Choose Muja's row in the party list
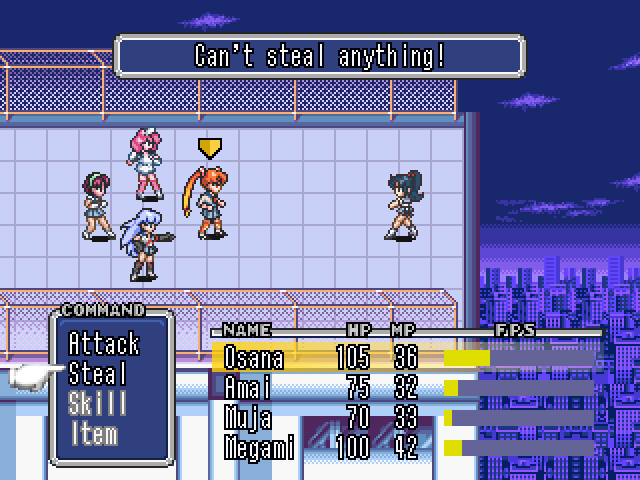Screen dimensions: 640x480 point(400,417)
